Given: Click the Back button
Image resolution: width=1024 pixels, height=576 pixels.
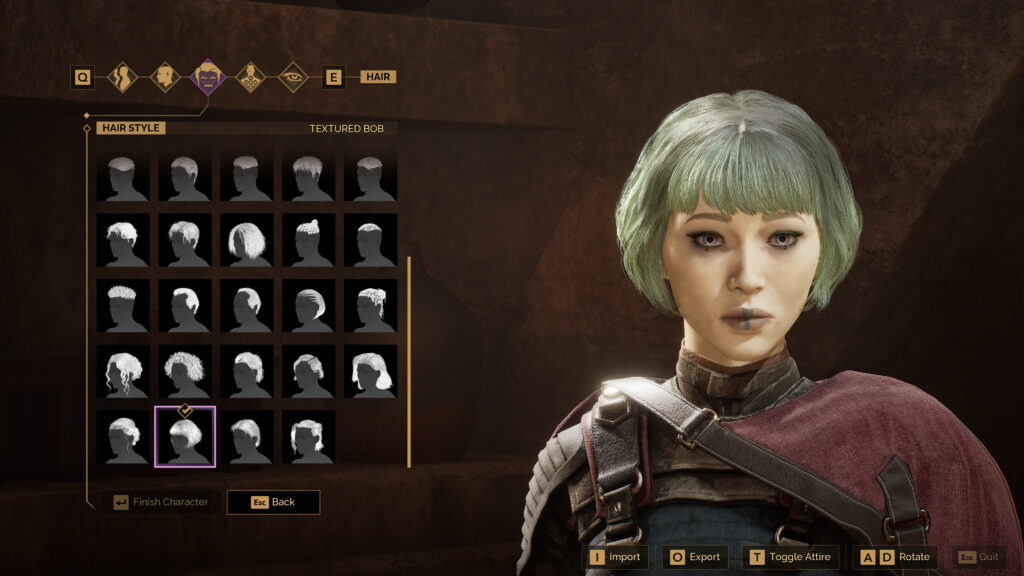Looking at the screenshot, I should pos(273,502).
